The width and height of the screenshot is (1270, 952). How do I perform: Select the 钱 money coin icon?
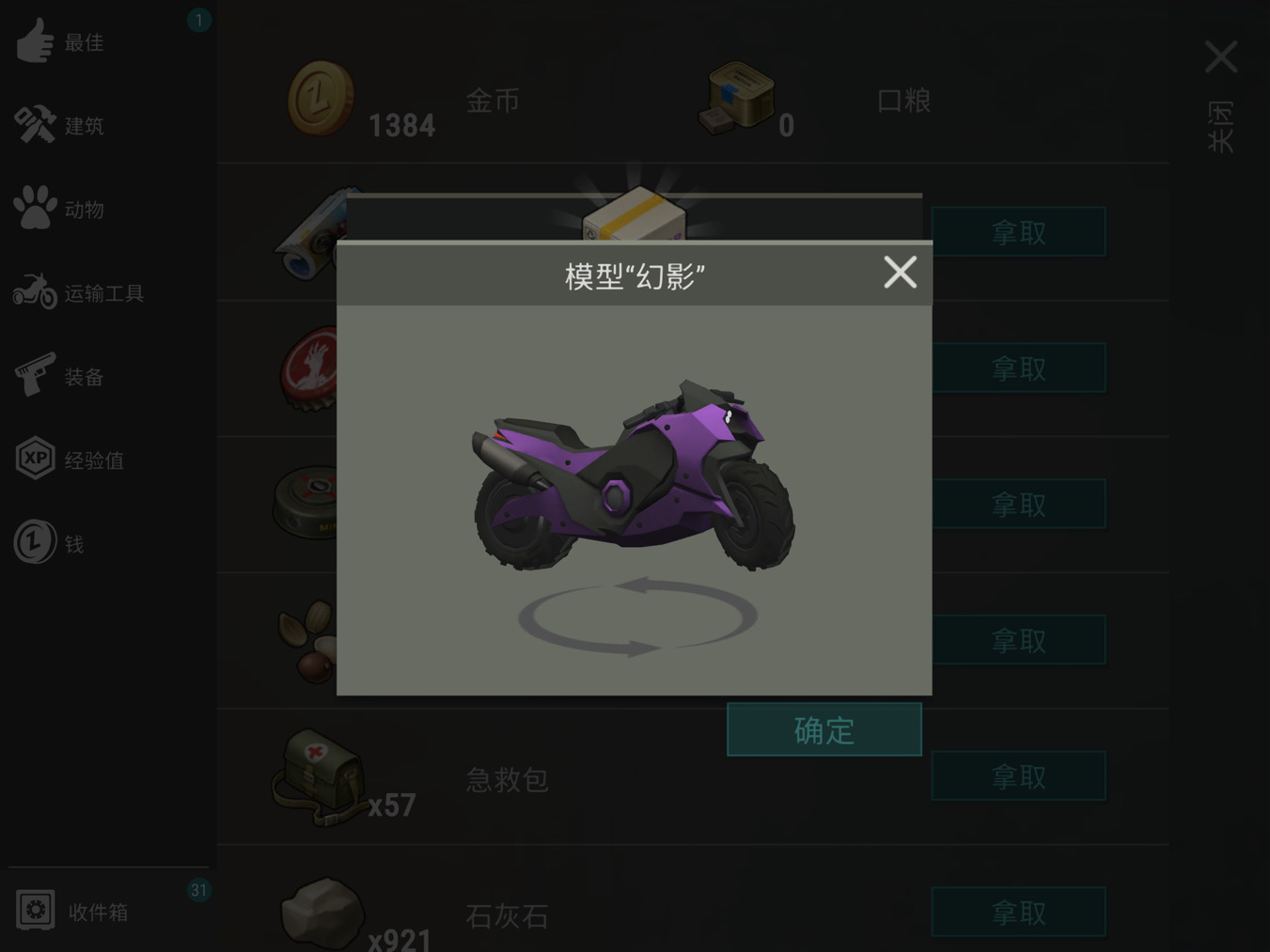(35, 542)
